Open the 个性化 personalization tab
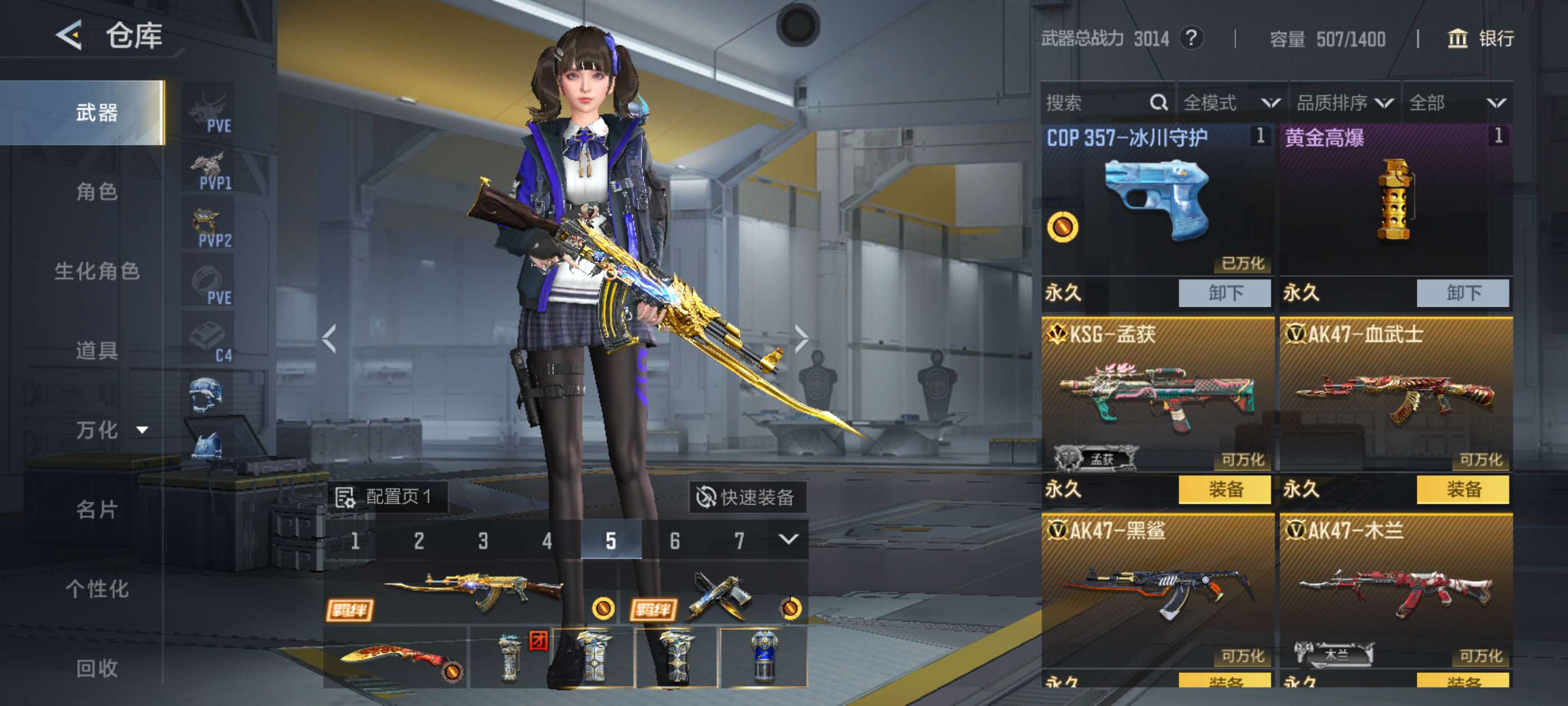The image size is (1568, 706). 96,588
